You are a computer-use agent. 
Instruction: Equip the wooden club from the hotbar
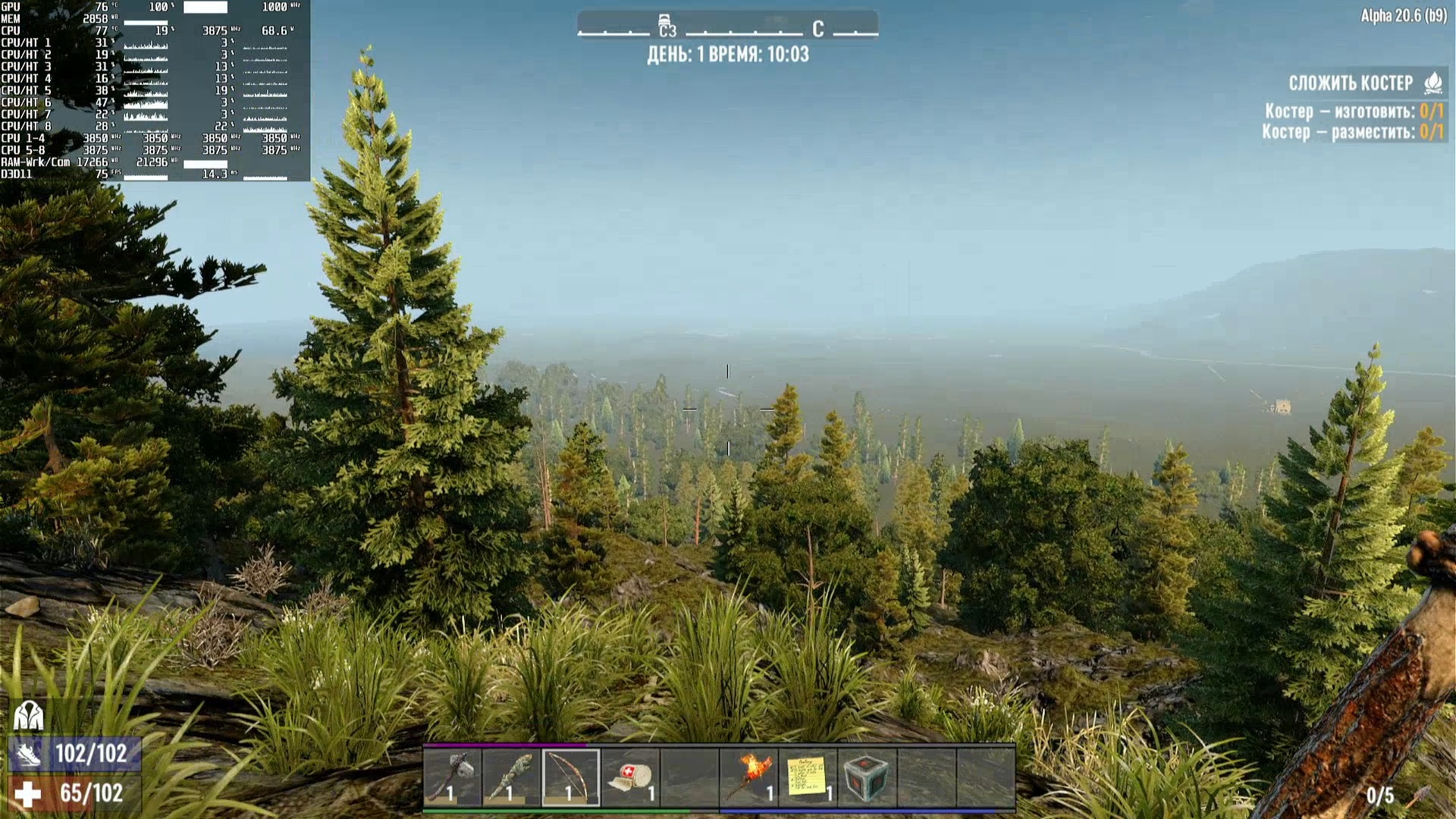coord(512,777)
